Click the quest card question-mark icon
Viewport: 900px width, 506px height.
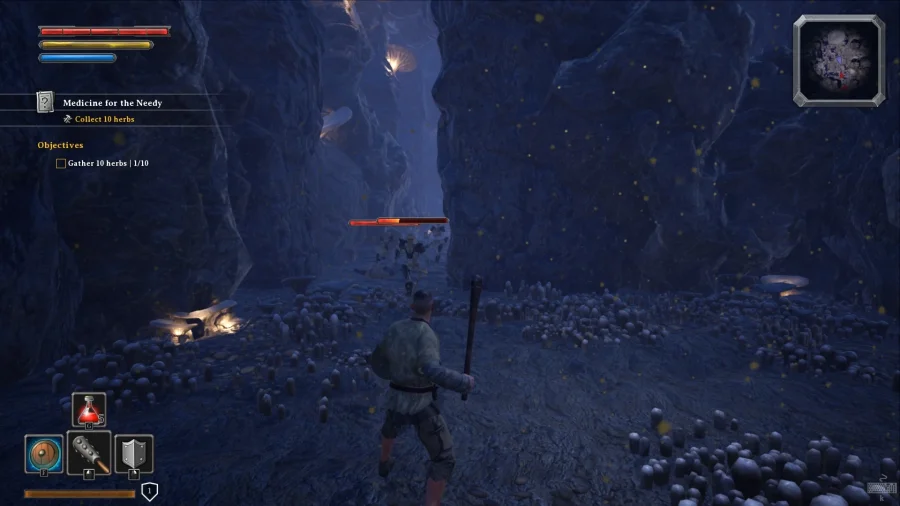[45, 102]
